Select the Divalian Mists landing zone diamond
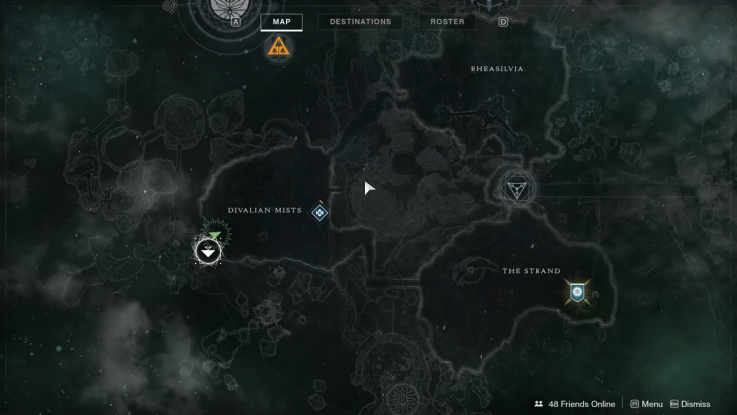 (x=320, y=212)
